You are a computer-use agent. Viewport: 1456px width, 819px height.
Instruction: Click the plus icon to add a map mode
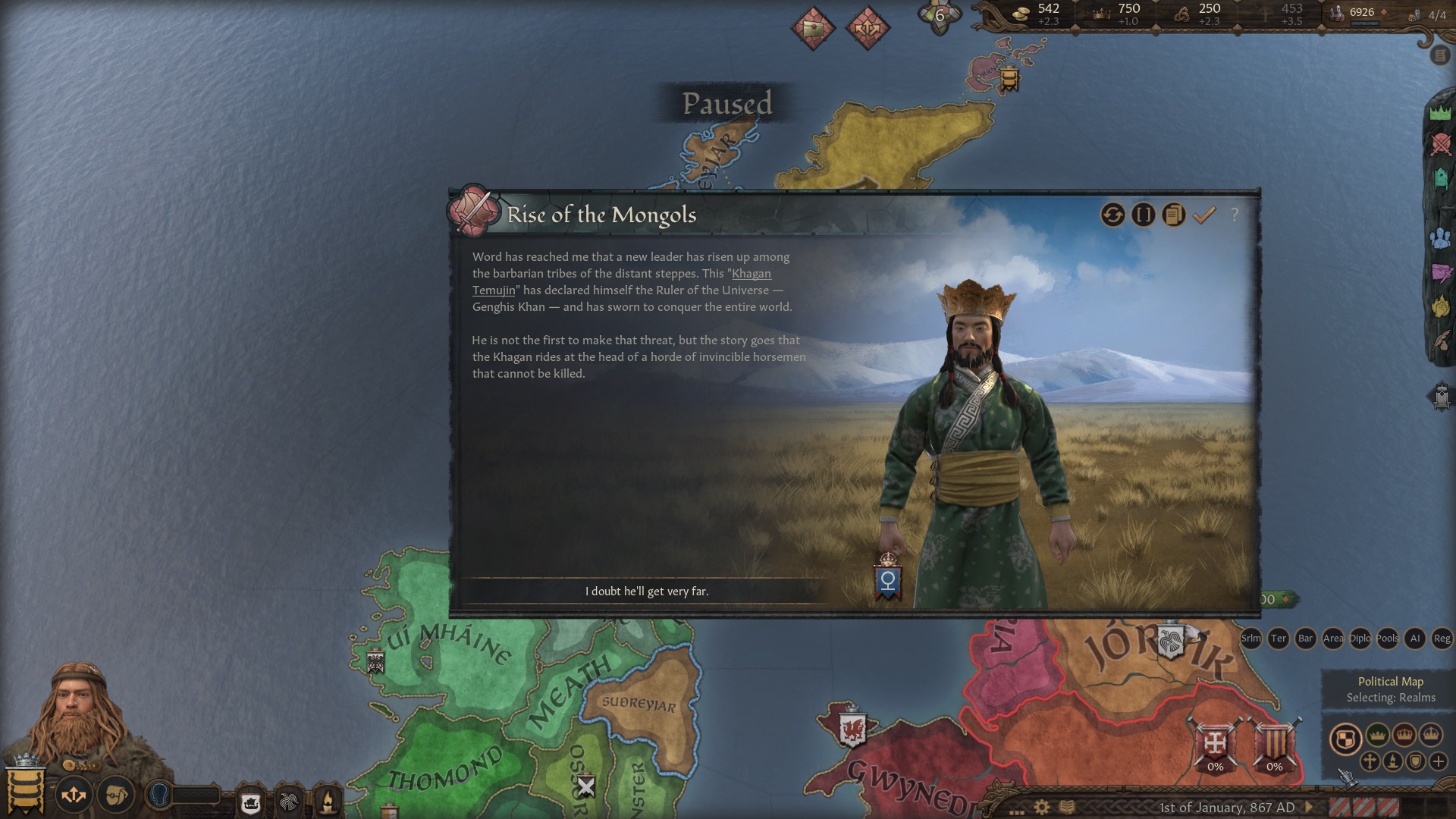click(1438, 761)
